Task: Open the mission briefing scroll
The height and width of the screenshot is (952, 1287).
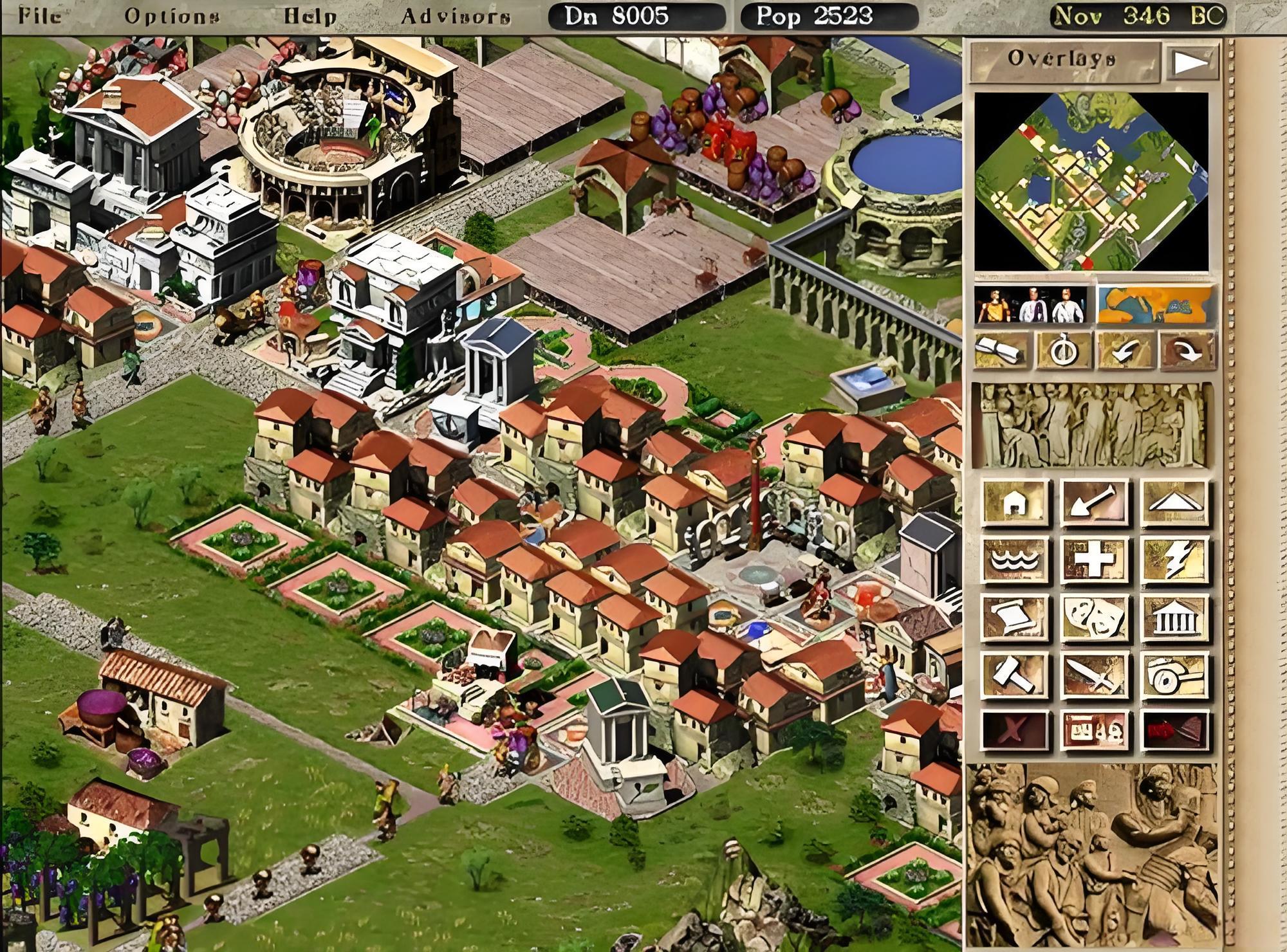Action: (1002, 351)
